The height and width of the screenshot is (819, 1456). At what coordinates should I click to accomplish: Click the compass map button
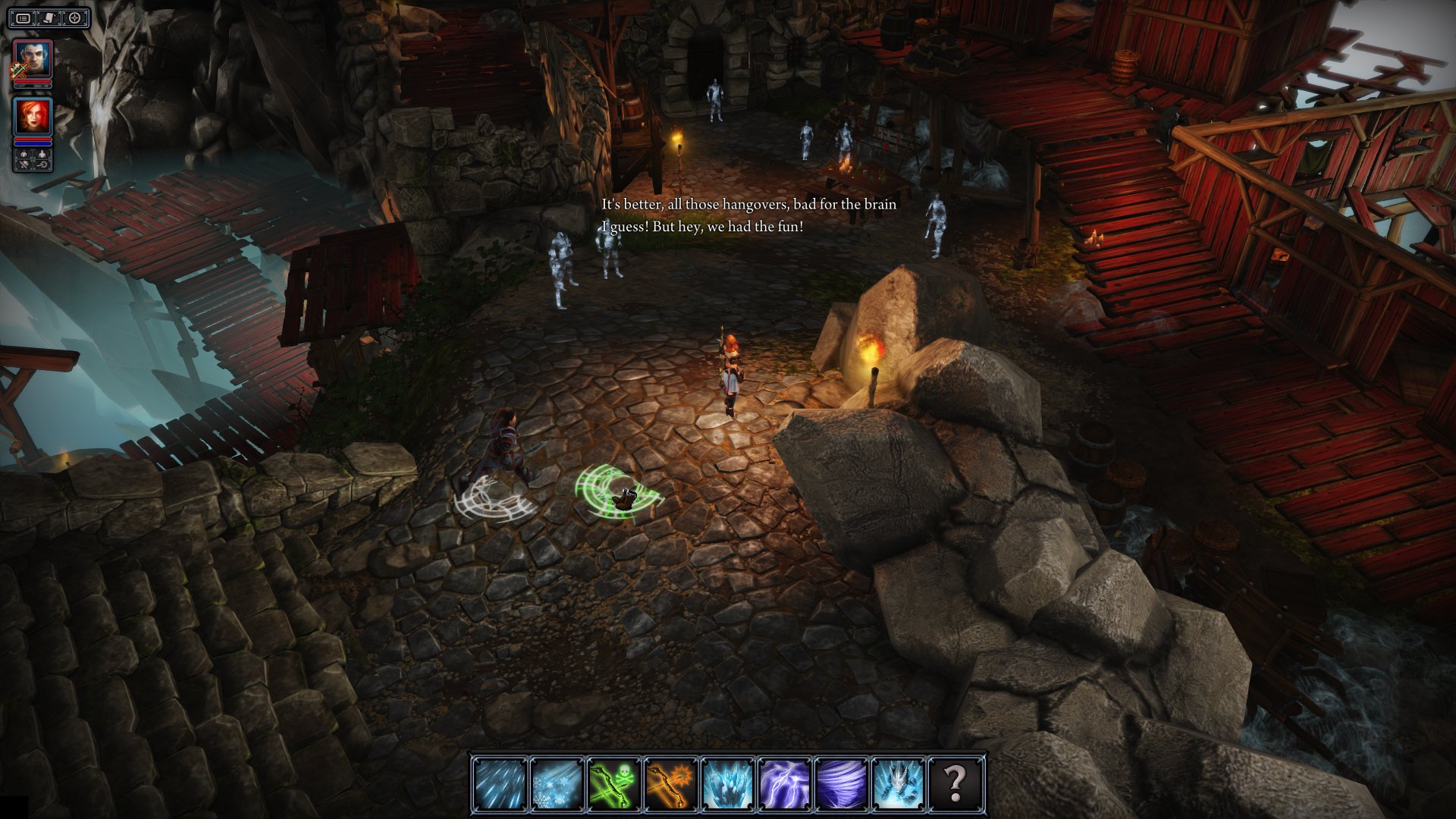tap(74, 18)
